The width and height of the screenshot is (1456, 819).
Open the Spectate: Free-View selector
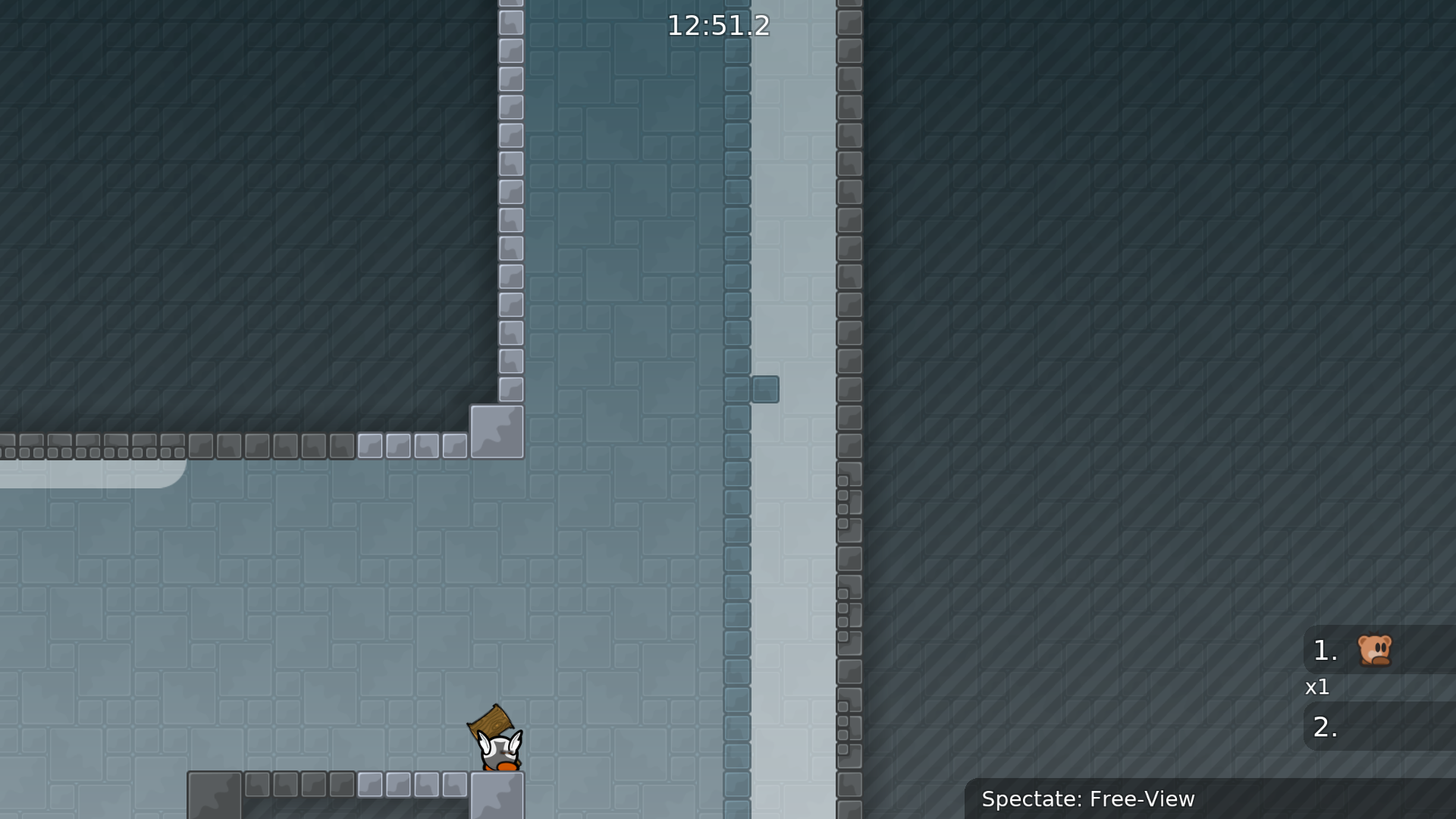(x=1088, y=799)
